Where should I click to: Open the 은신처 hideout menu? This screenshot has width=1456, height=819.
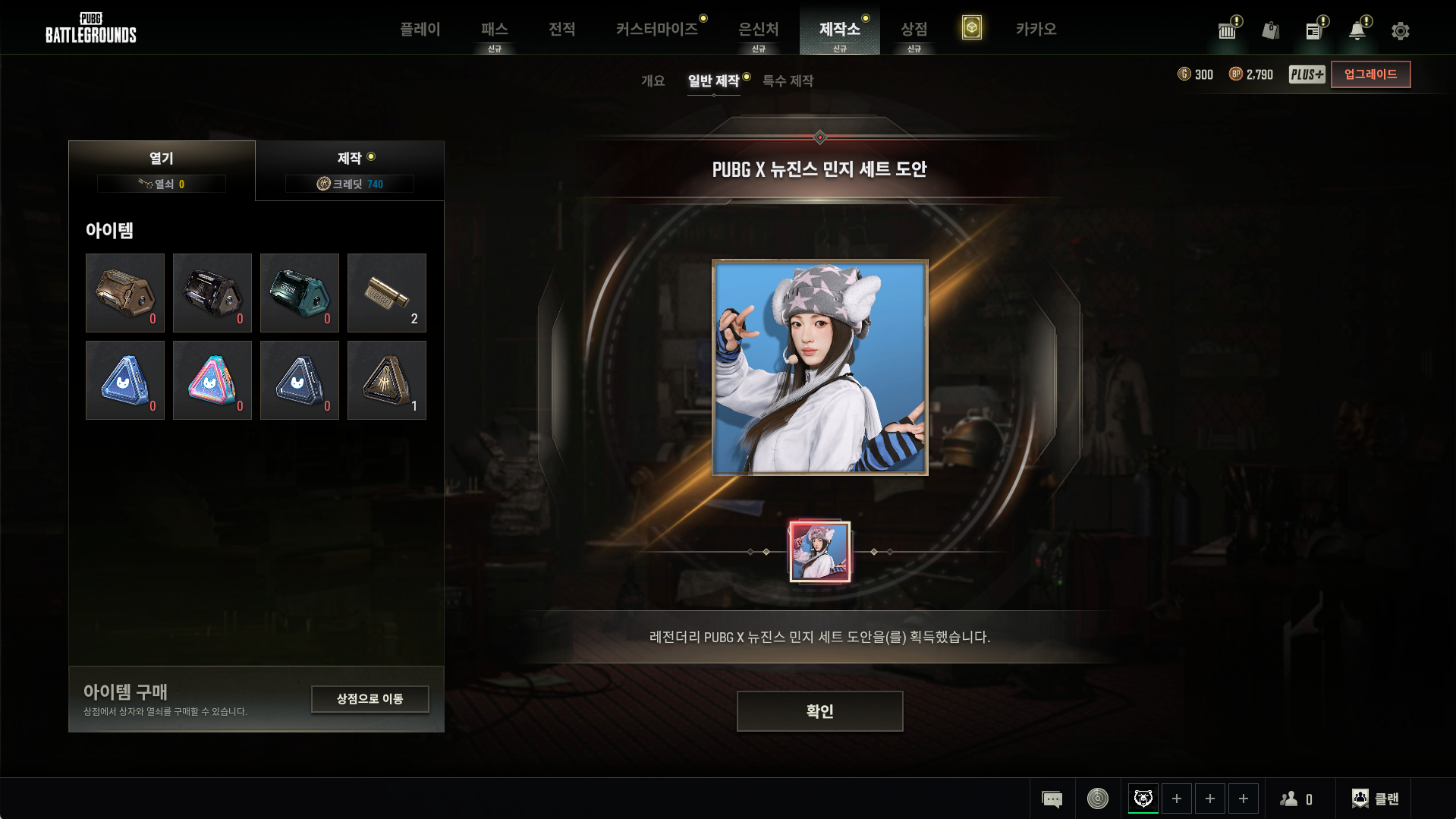pyautogui.click(x=758, y=30)
